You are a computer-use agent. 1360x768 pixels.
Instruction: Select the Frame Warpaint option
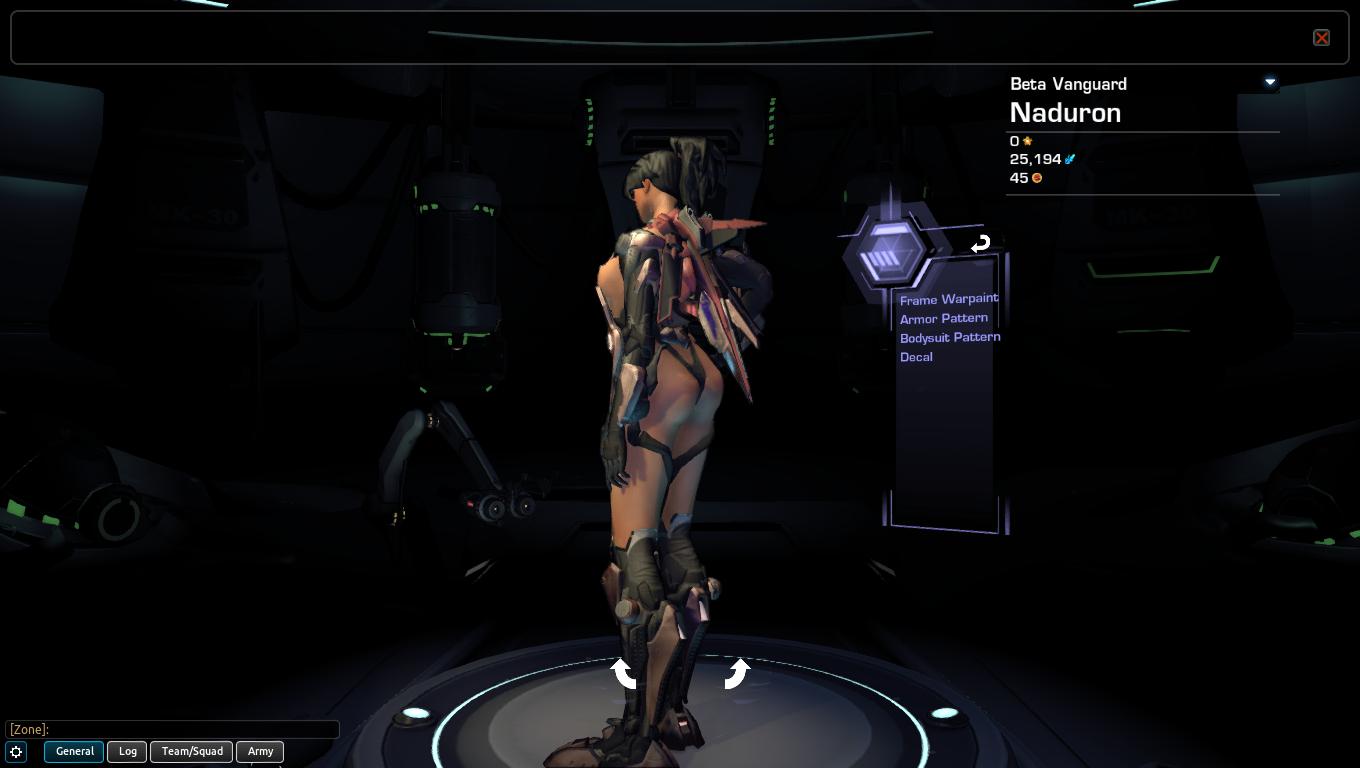point(948,299)
